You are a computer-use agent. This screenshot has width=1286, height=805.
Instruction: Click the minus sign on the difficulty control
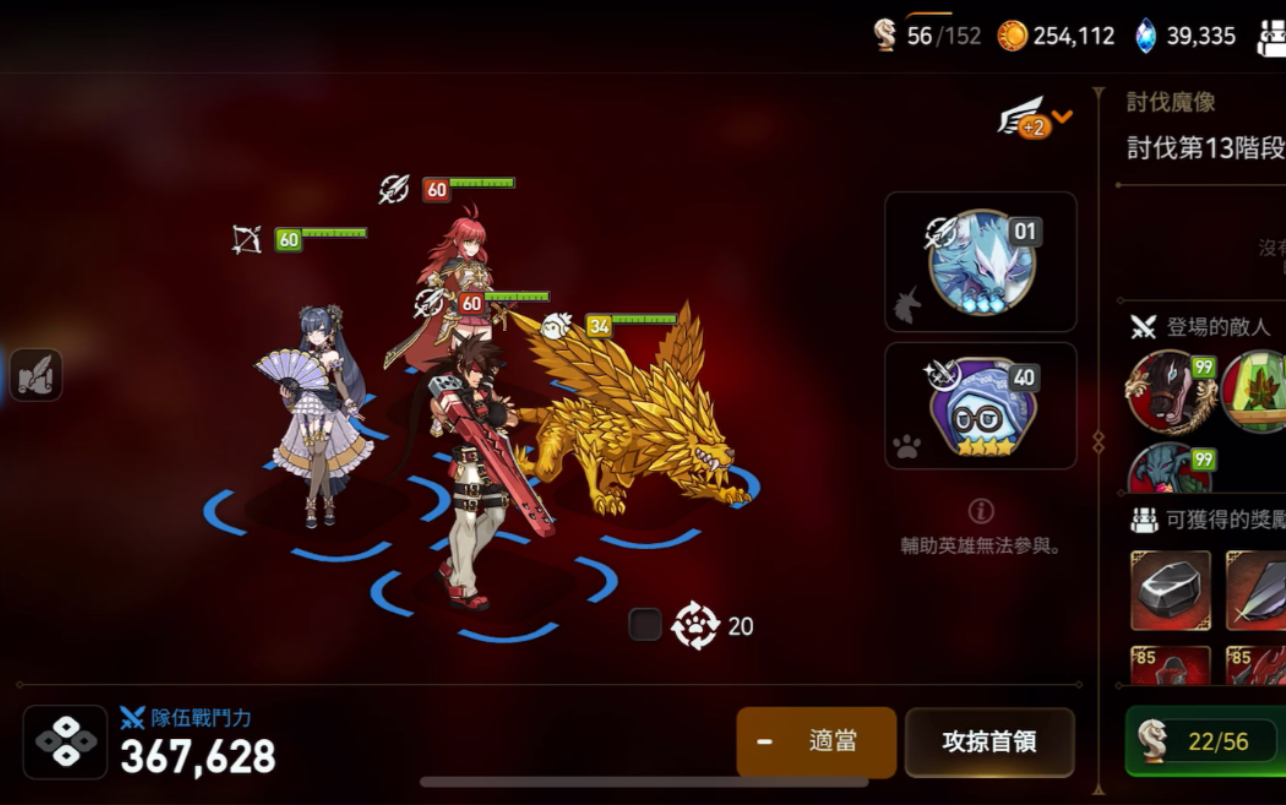[766, 740]
